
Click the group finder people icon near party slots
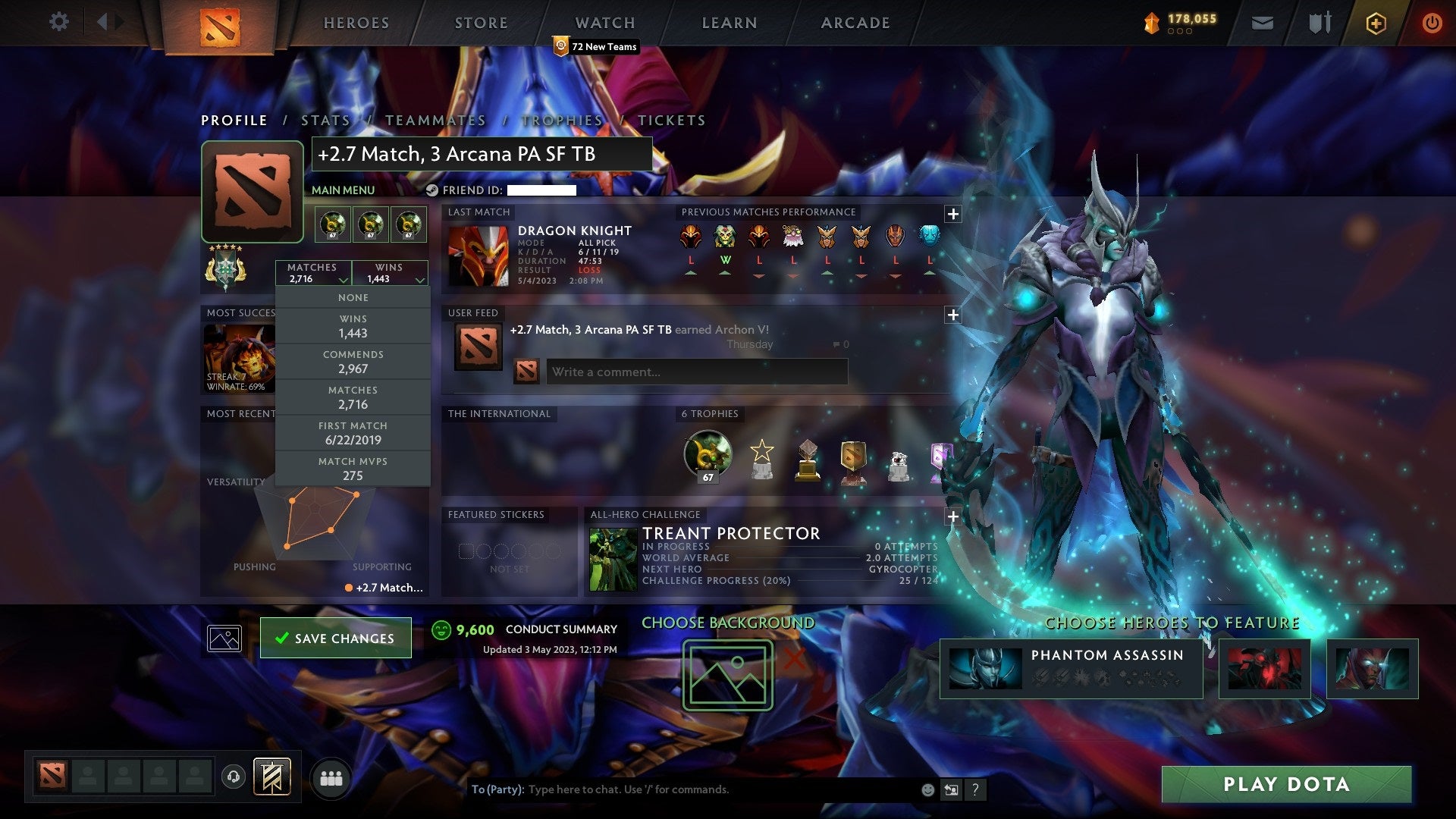tap(331, 778)
